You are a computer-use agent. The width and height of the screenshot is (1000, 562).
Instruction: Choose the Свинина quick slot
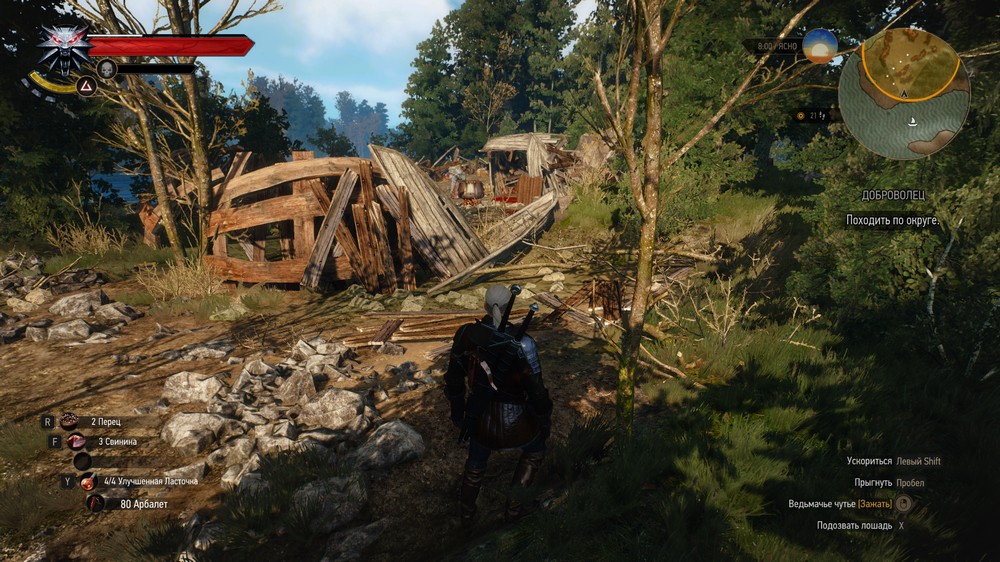tap(76, 441)
